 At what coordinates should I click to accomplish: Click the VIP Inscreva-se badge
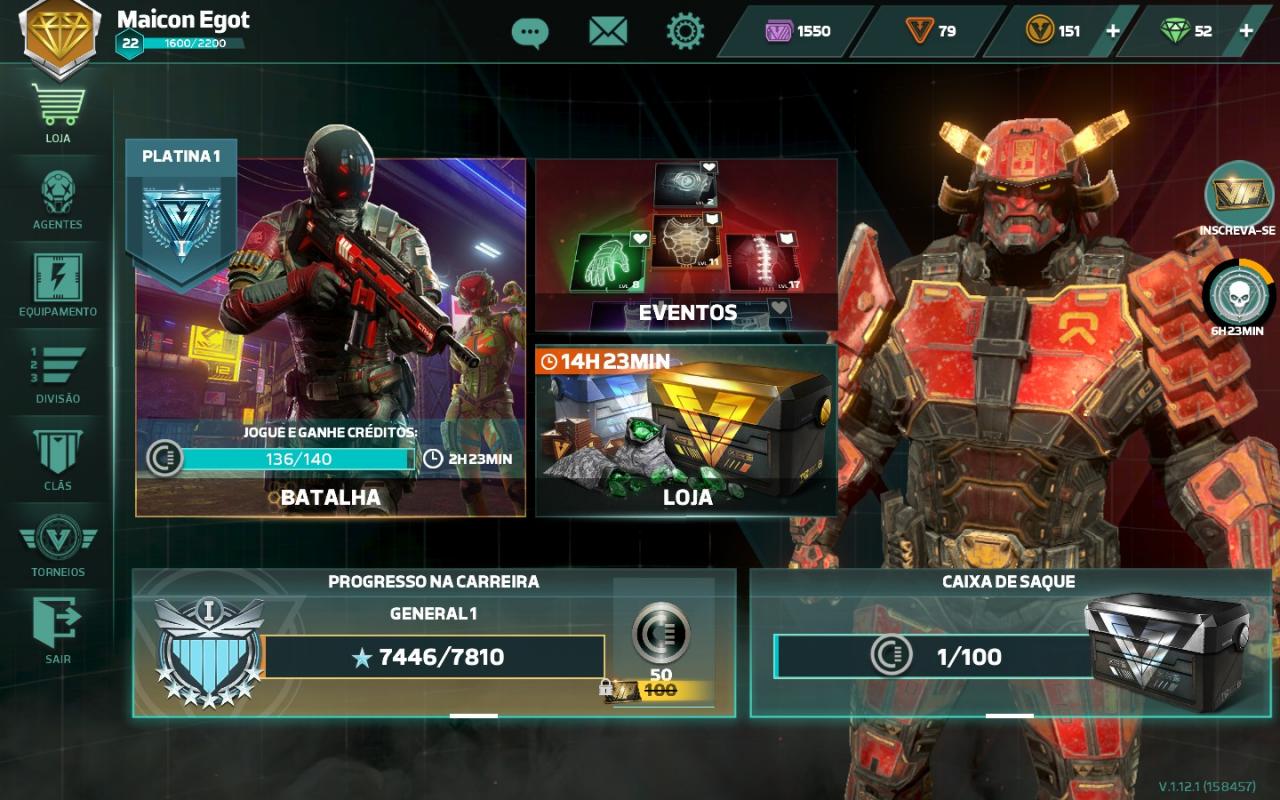click(1238, 198)
